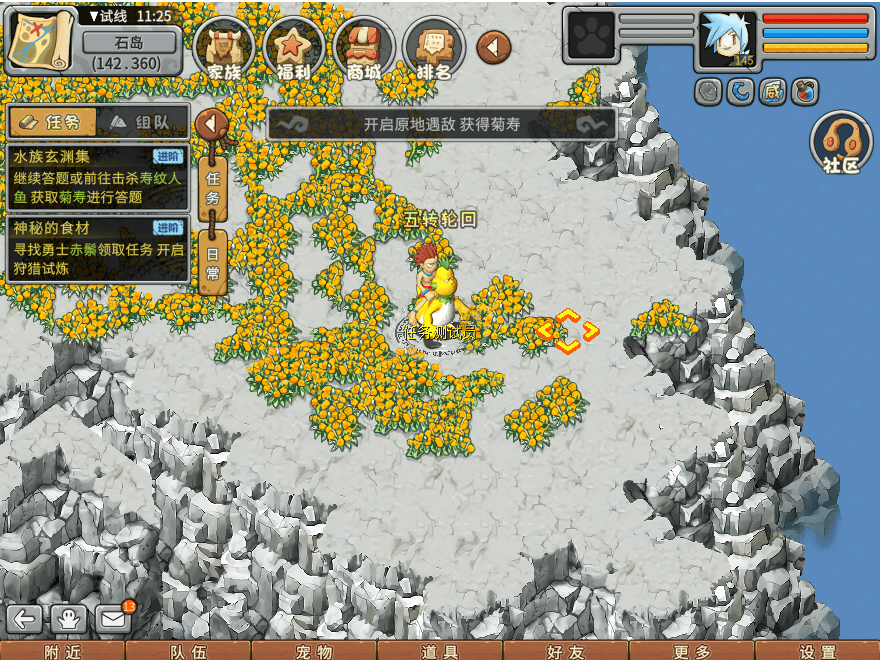880x660 pixels.
Task: Open the 设置 (Settings) bottom menu
Action: (x=817, y=651)
